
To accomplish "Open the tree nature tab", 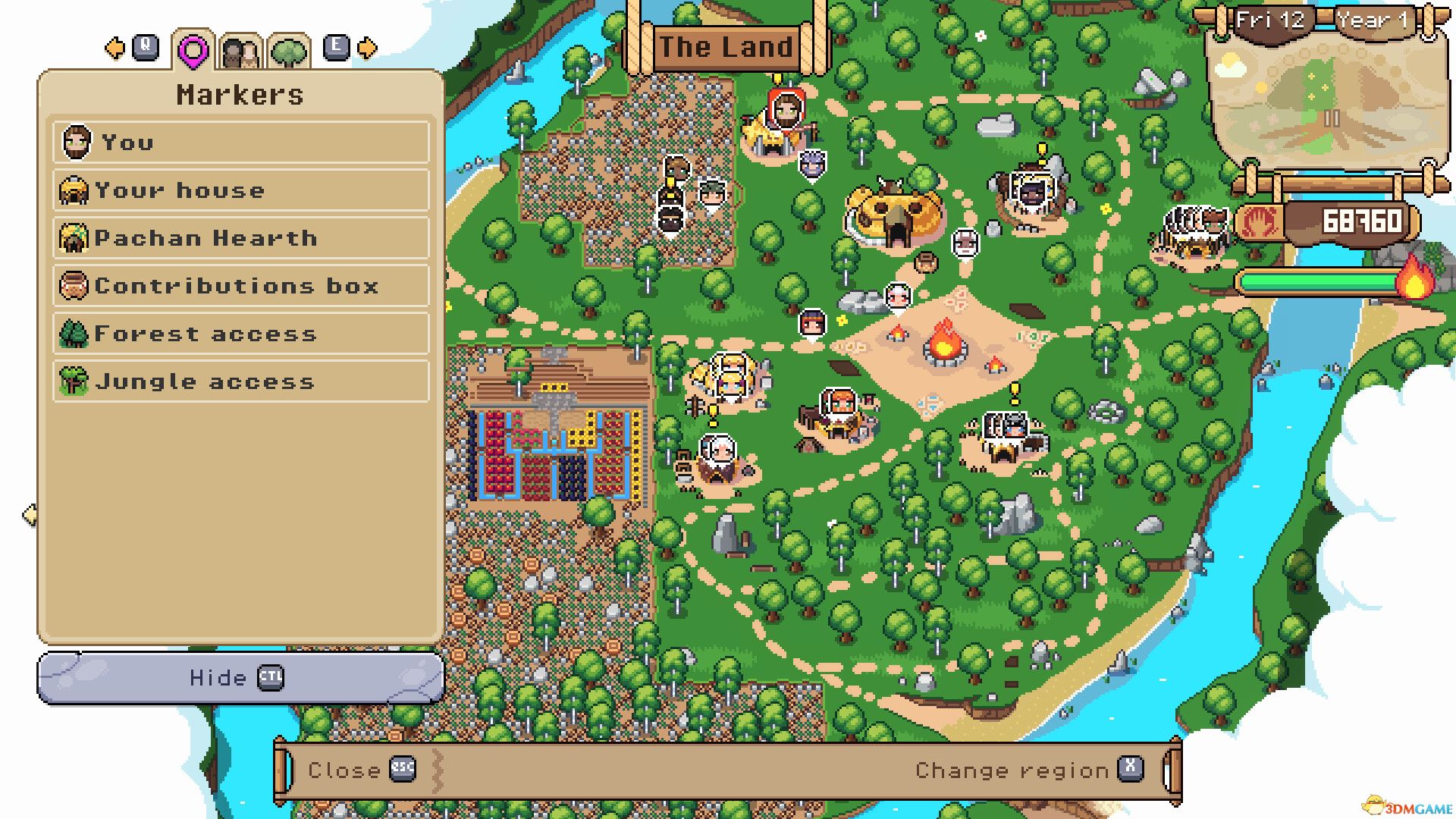I will click(x=290, y=51).
